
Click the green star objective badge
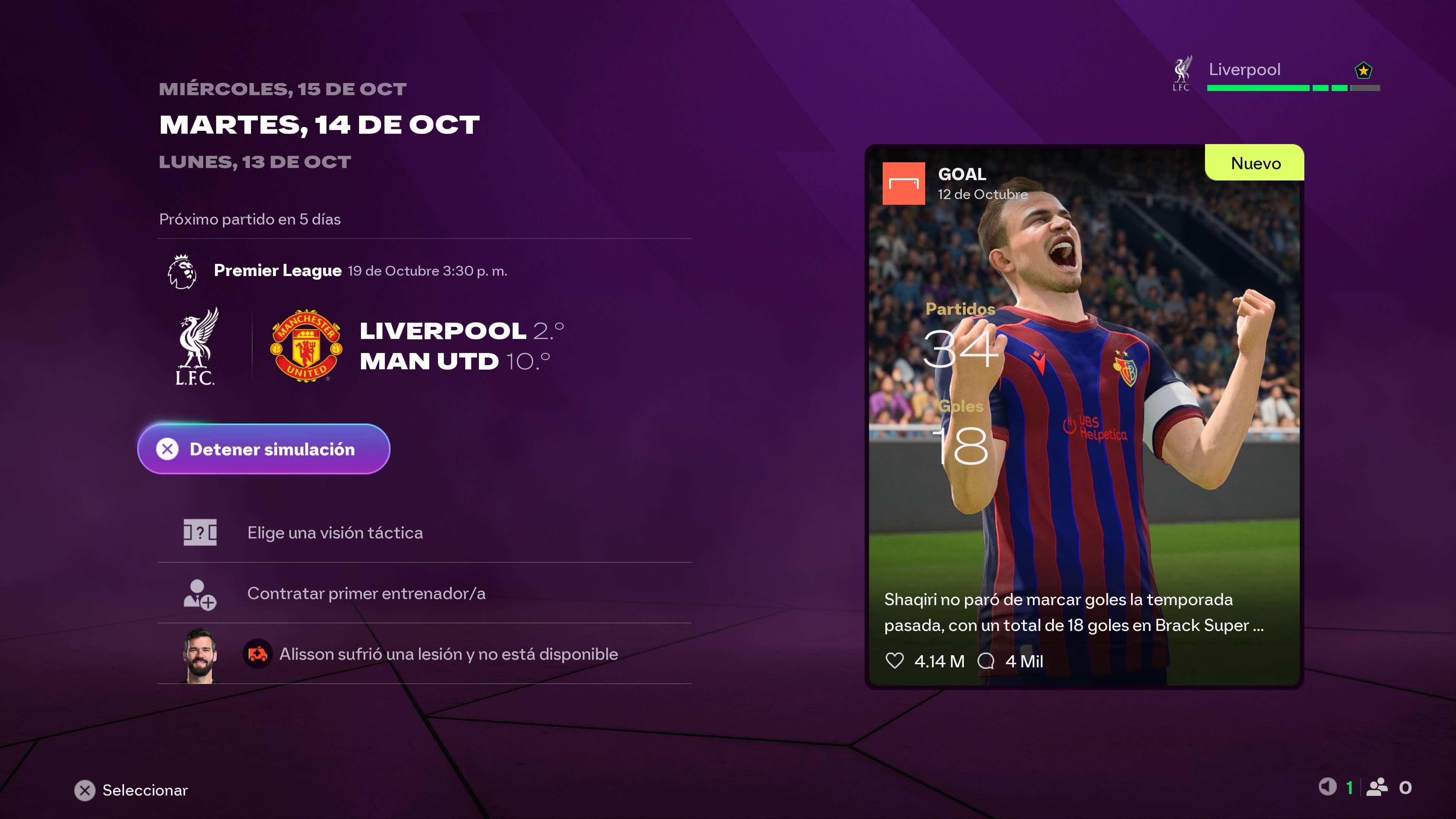pos(1363,71)
